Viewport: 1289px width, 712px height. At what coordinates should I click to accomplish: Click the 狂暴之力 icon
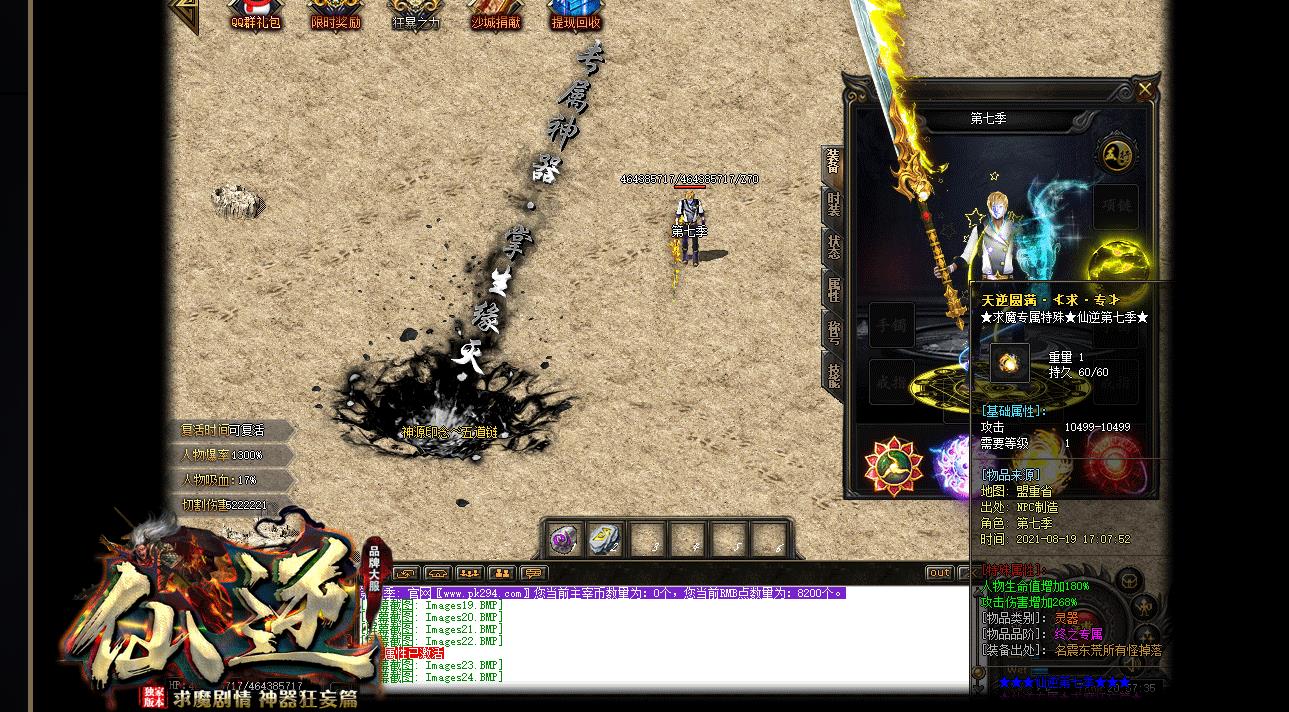[x=415, y=14]
